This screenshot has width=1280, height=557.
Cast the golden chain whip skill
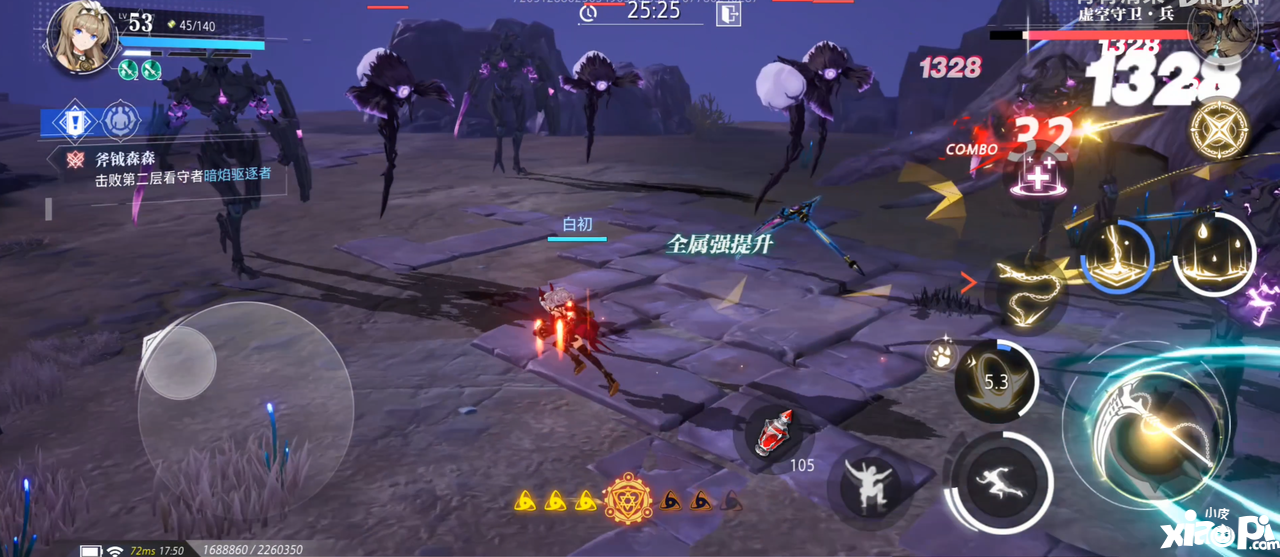coord(1026,290)
